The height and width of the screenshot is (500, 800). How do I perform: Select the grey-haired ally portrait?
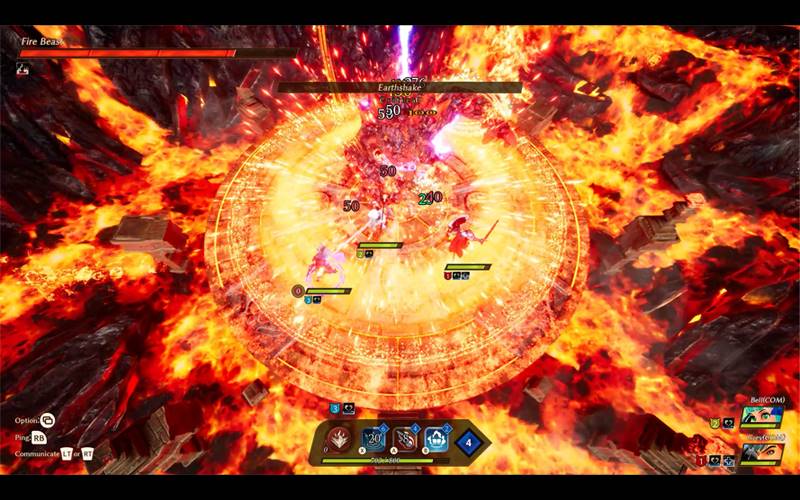click(x=762, y=453)
